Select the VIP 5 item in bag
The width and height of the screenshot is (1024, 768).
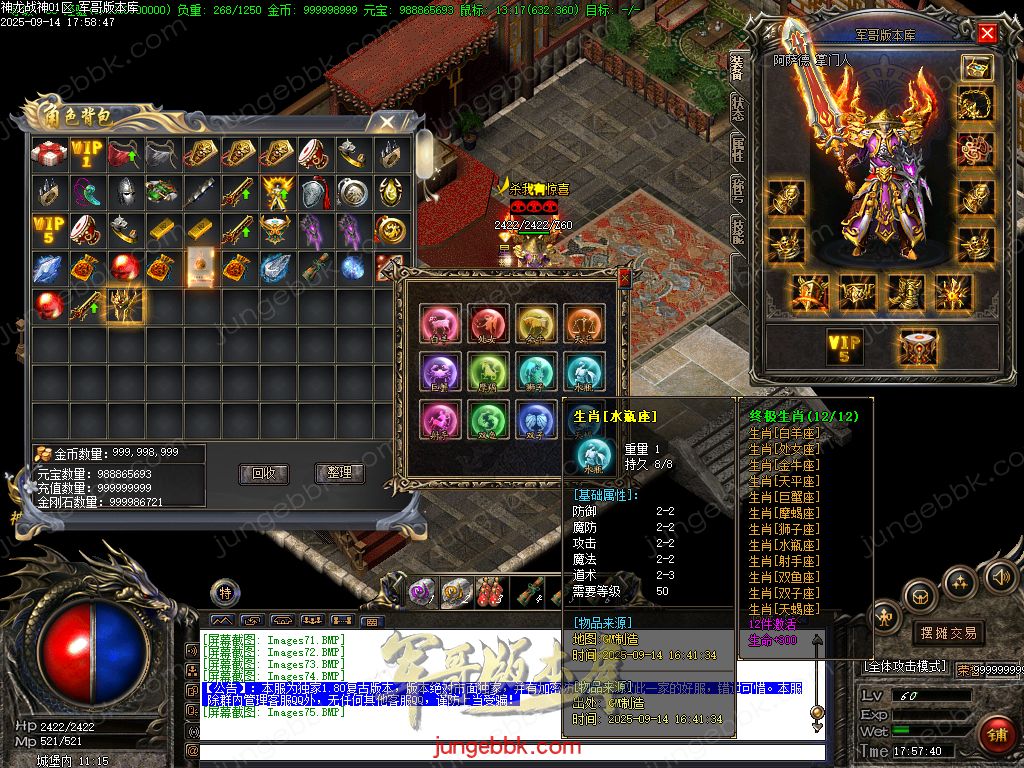49,230
